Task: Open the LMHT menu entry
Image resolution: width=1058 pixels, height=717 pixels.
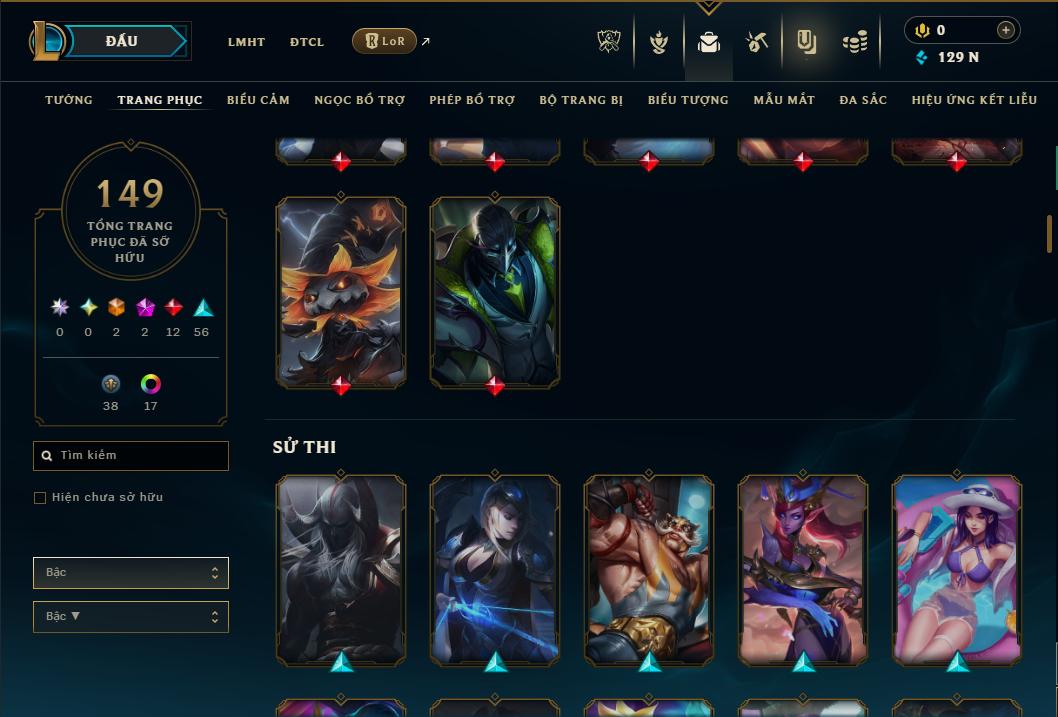Action: 246,42
